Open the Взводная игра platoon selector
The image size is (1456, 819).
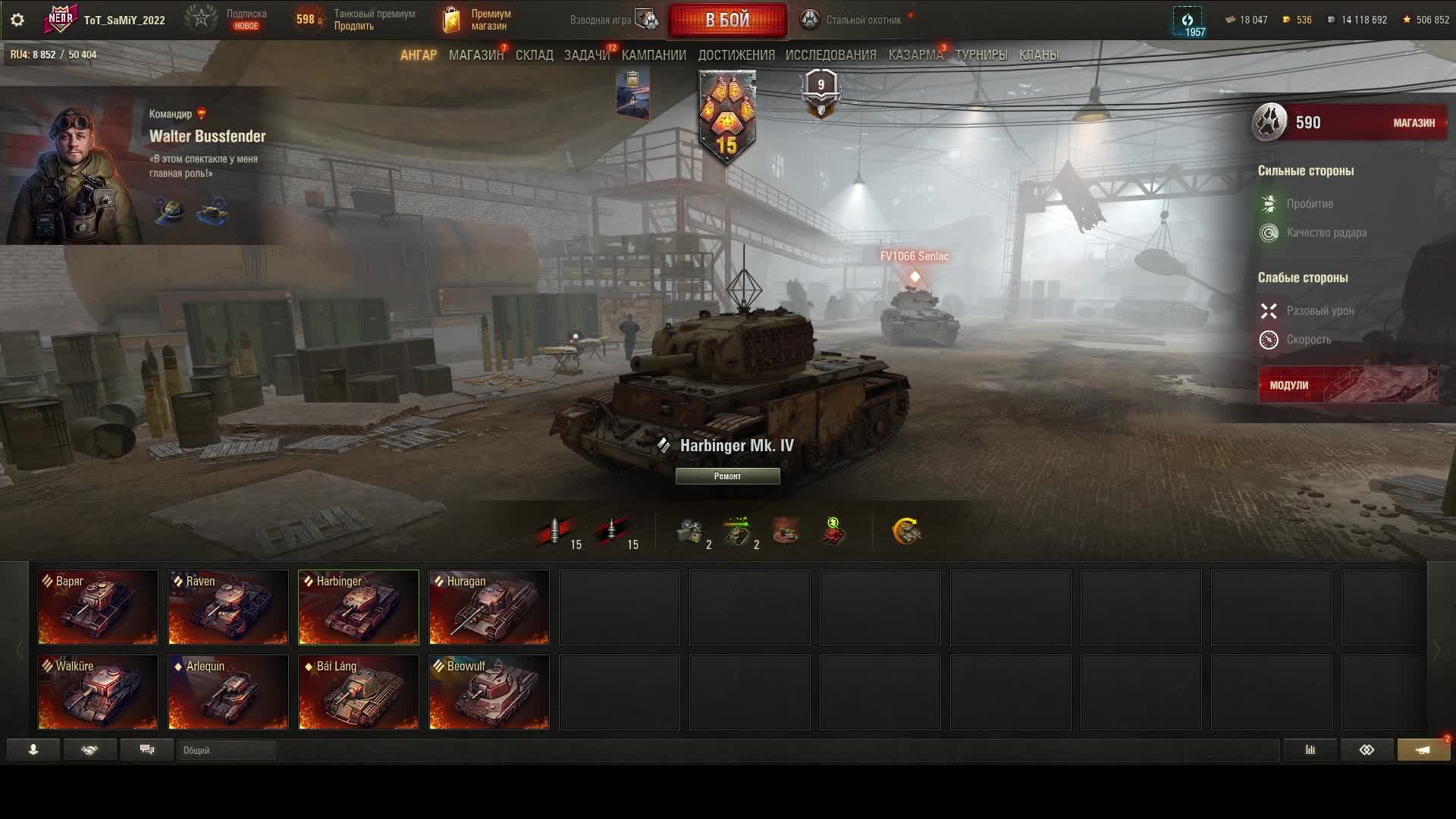point(614,20)
